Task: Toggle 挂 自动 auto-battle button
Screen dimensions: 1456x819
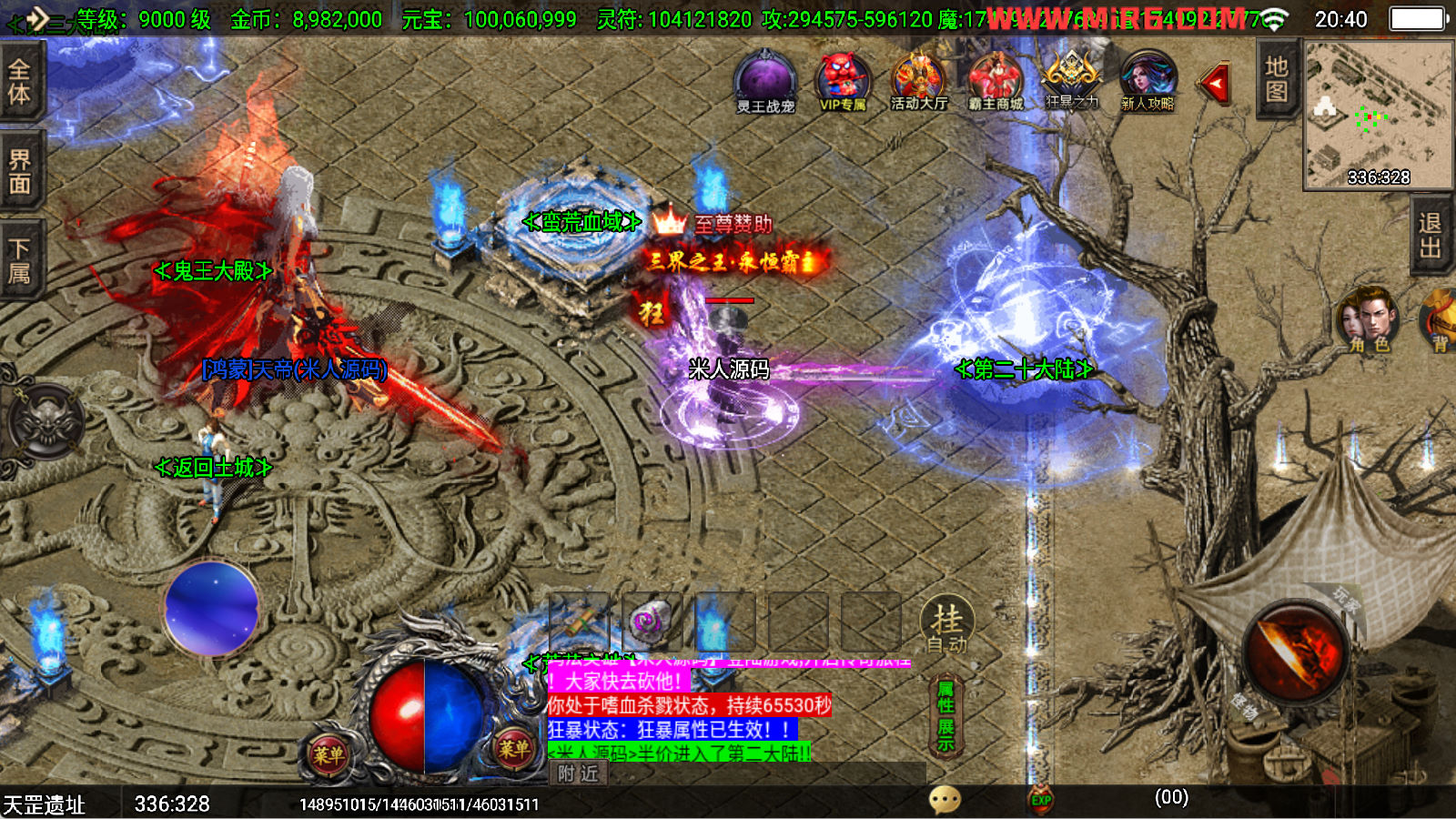Action: [x=947, y=626]
